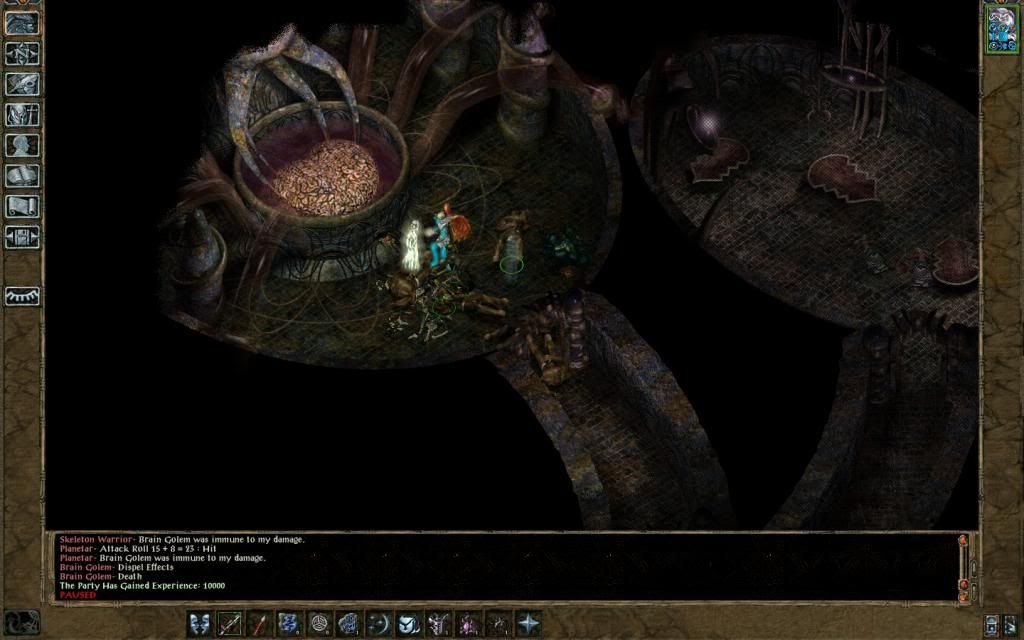Activate the talk masks action button
1024x640 pixels.
[200, 624]
